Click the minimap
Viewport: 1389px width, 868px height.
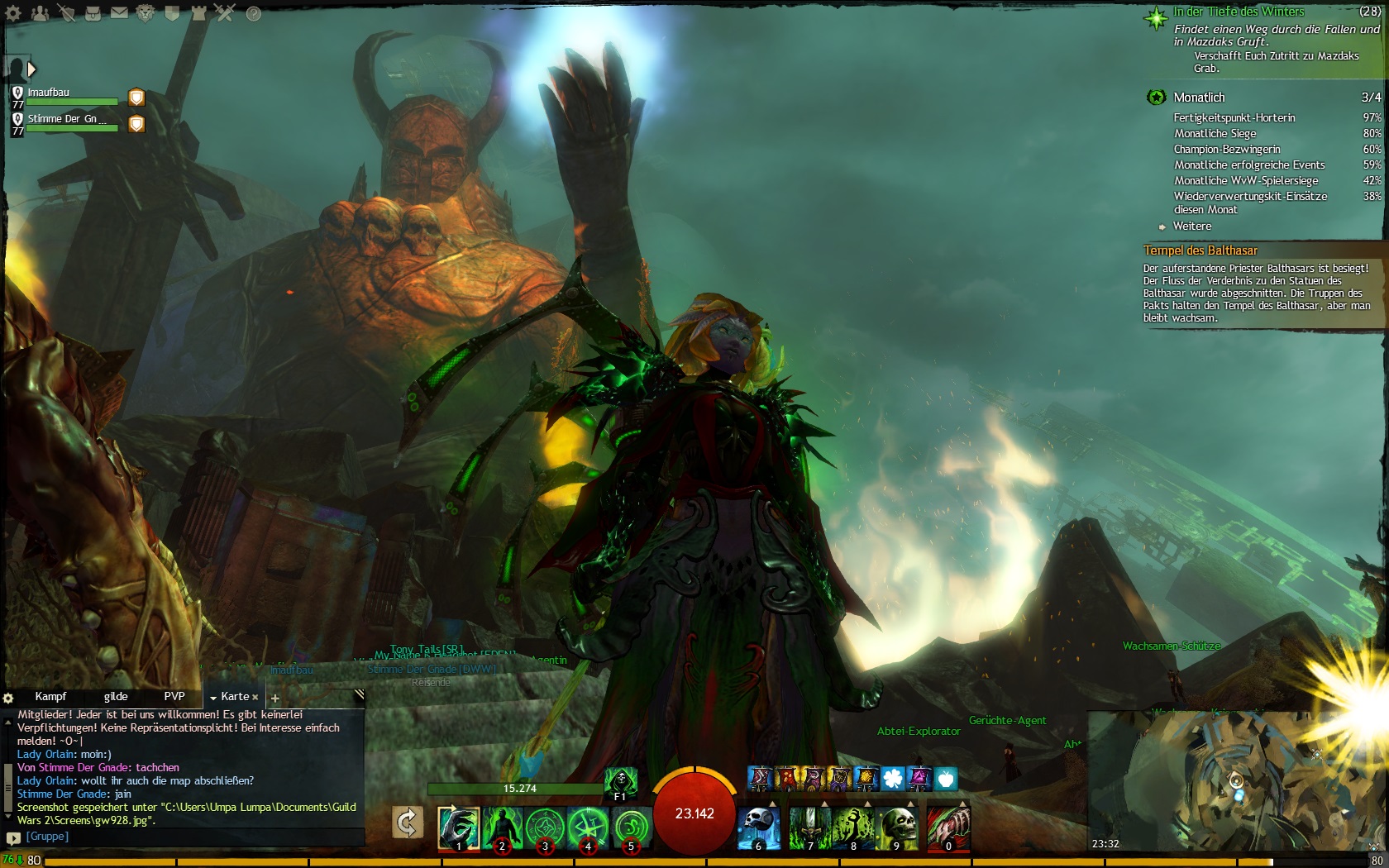pyautogui.click(x=1236, y=781)
